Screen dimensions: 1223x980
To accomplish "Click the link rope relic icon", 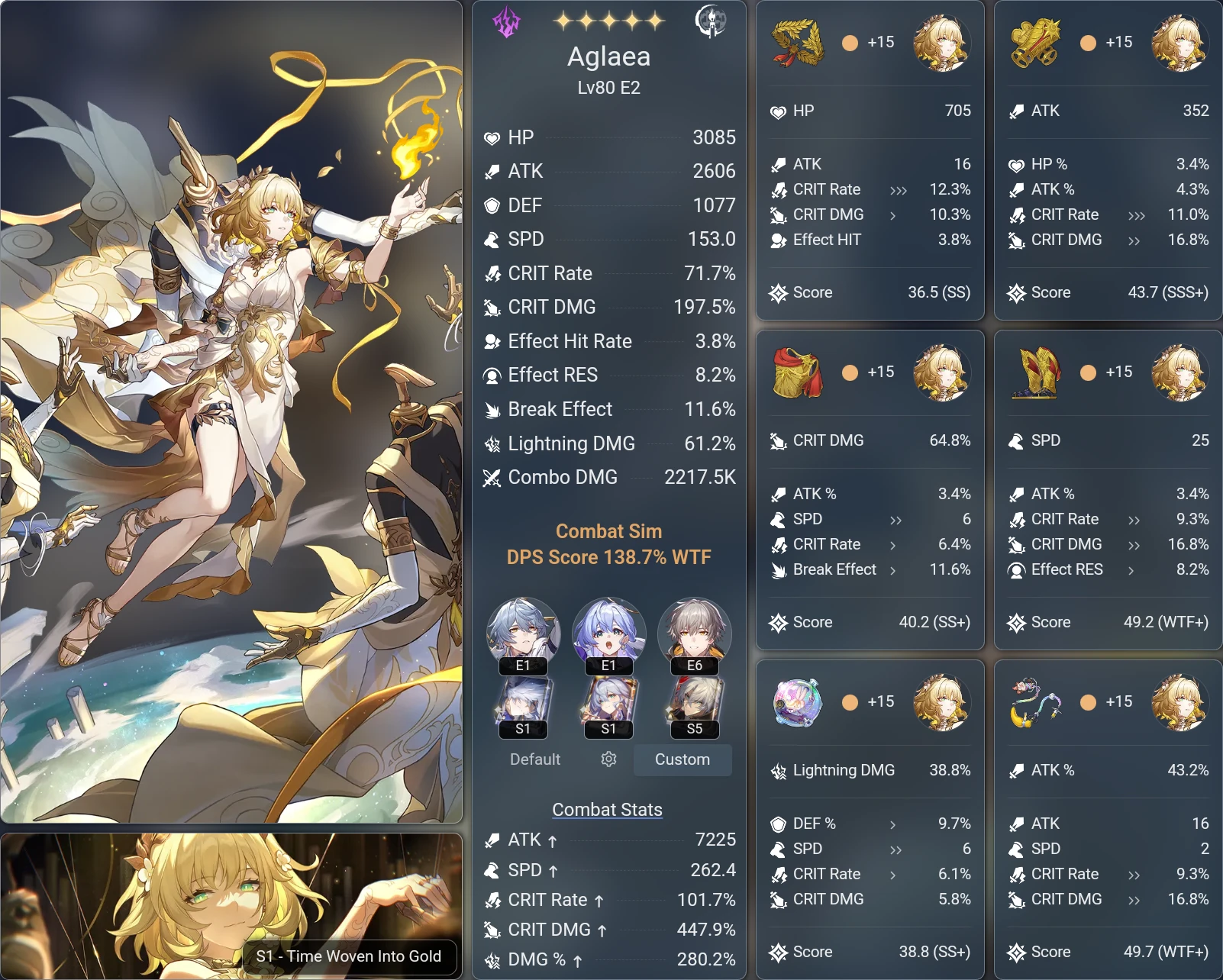I will [x=1035, y=703].
